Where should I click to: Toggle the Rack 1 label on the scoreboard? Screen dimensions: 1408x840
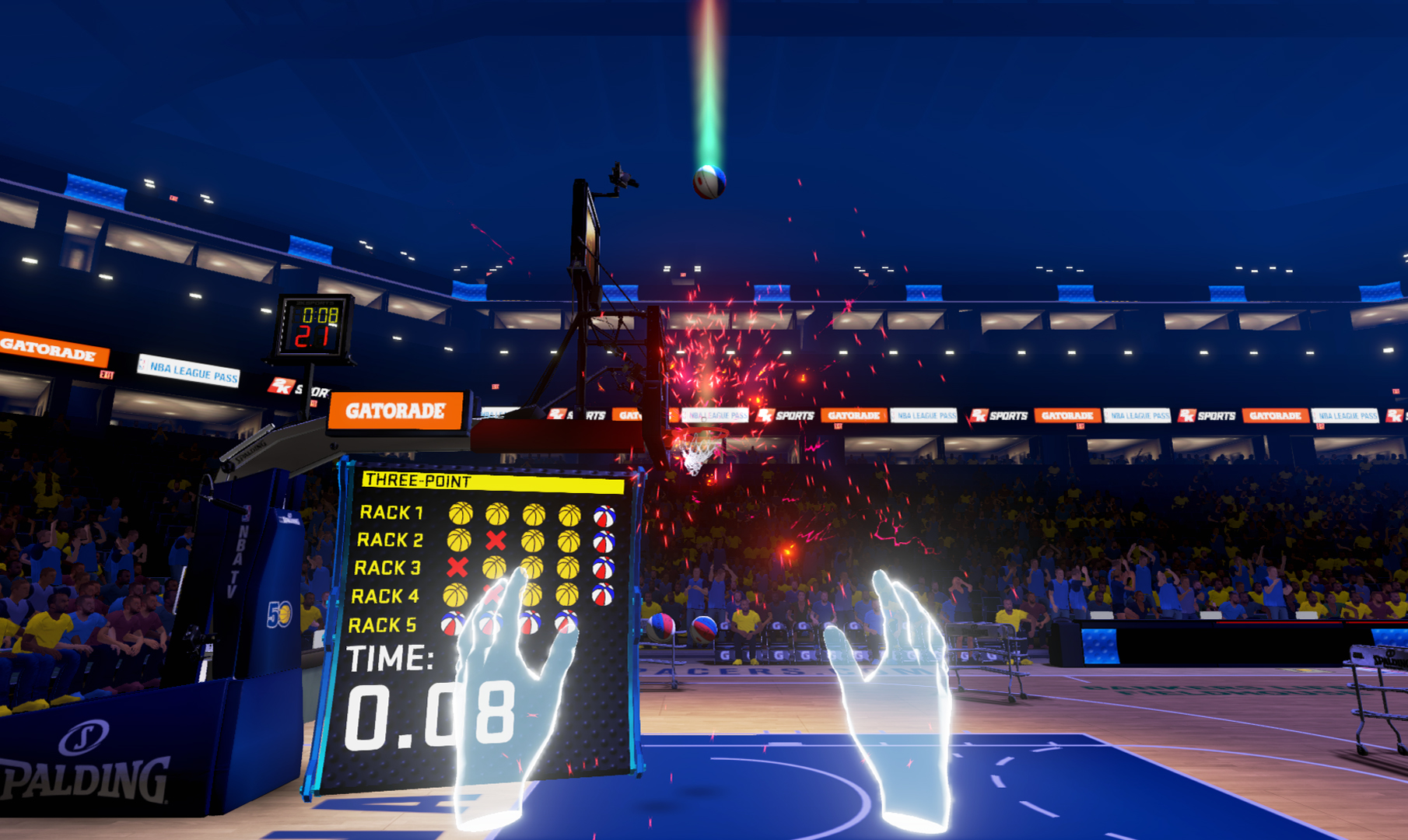[392, 513]
